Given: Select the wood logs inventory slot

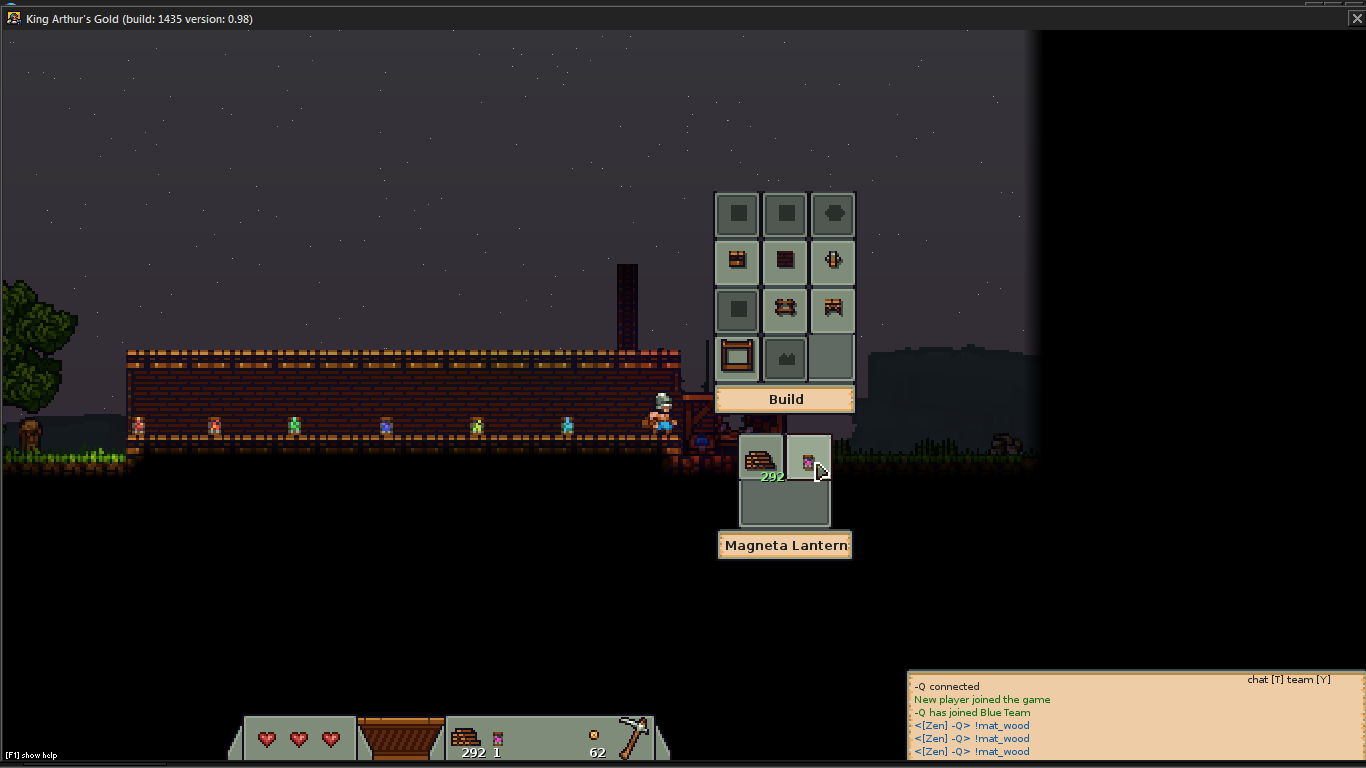Looking at the screenshot, I should point(761,459).
